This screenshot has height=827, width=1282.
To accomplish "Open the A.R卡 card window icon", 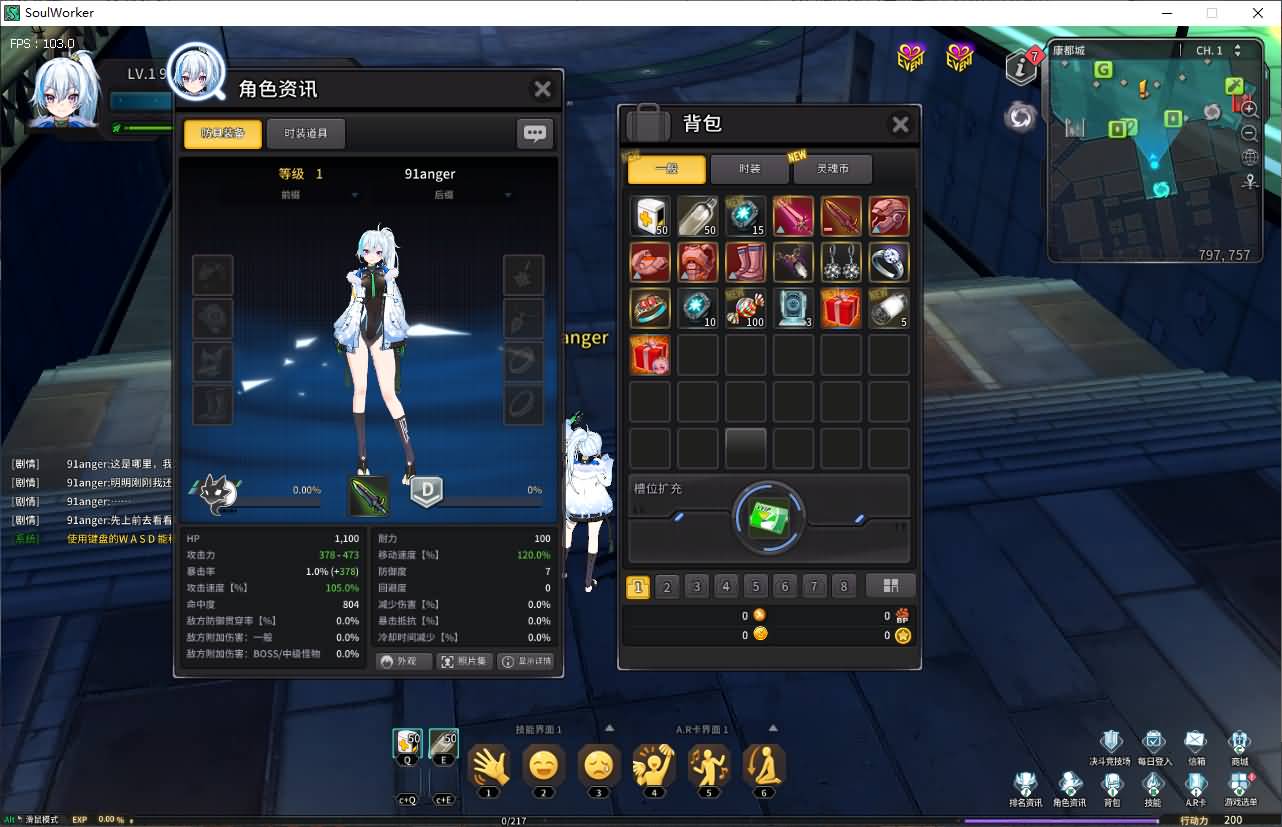I will pyautogui.click(x=1195, y=782).
